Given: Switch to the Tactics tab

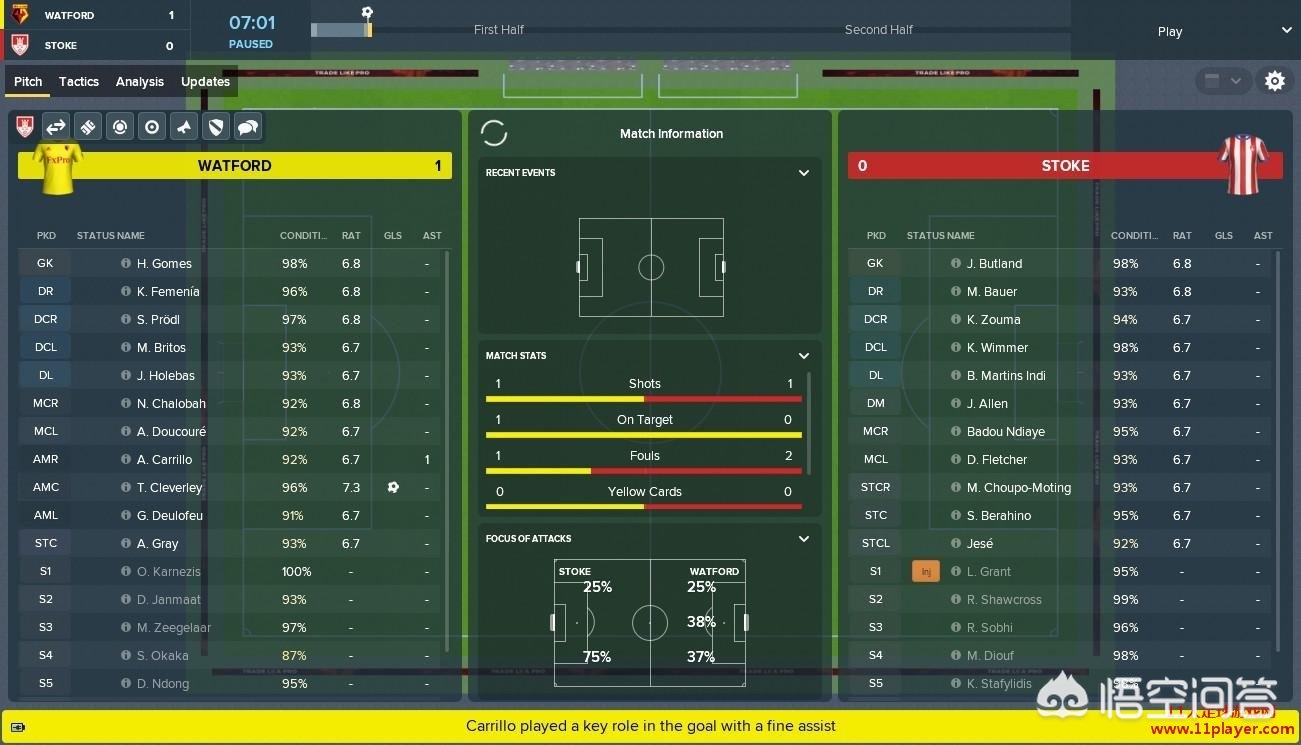Looking at the screenshot, I should tap(79, 82).
